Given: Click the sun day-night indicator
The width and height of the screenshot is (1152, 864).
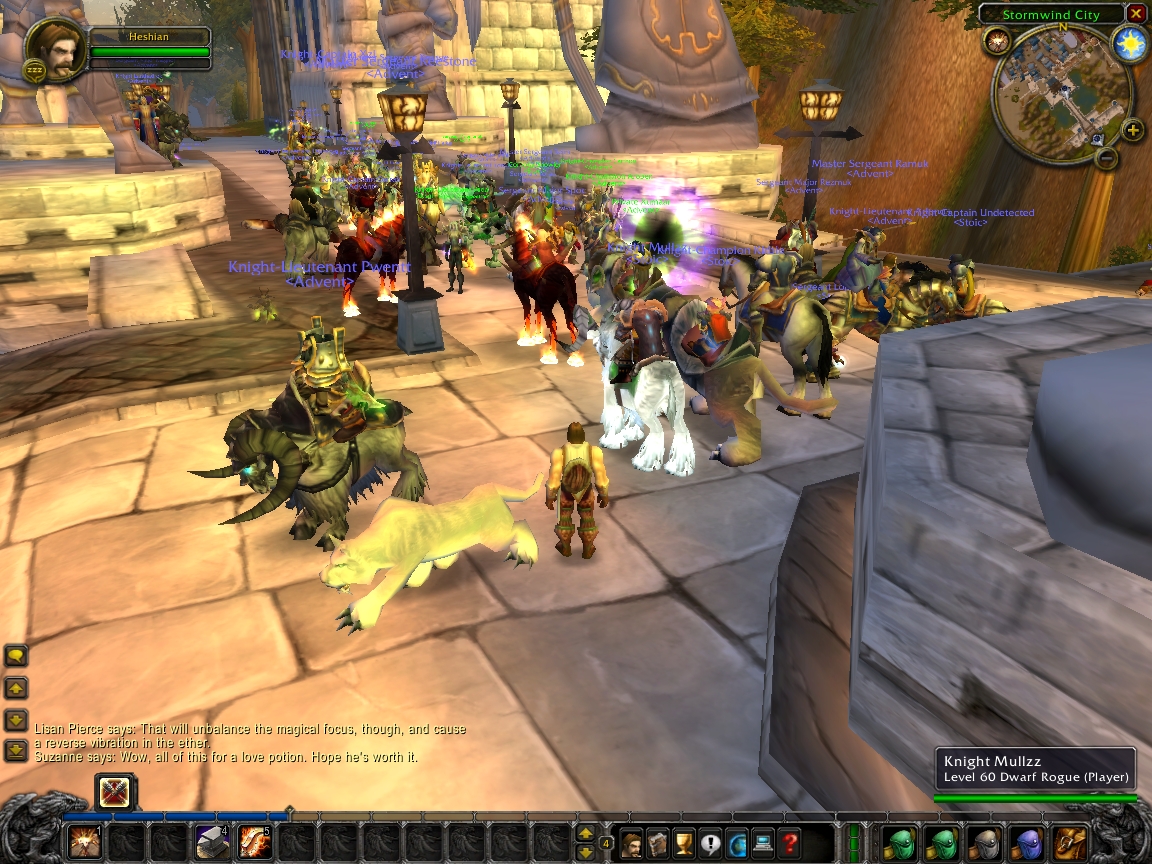Looking at the screenshot, I should pos(1130,46).
